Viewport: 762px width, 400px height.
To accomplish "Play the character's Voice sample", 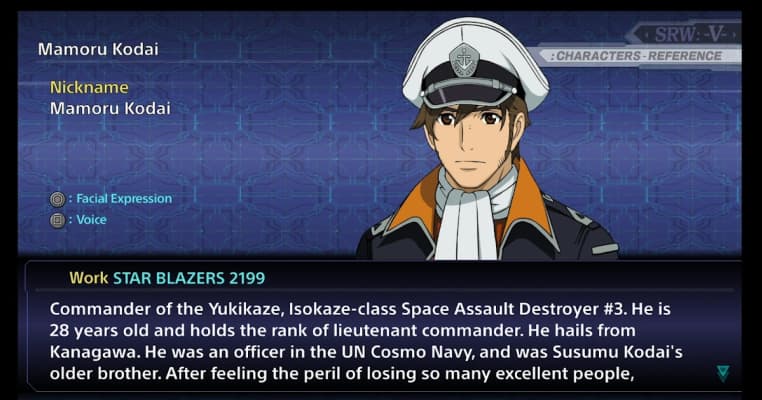I will [x=90, y=220].
